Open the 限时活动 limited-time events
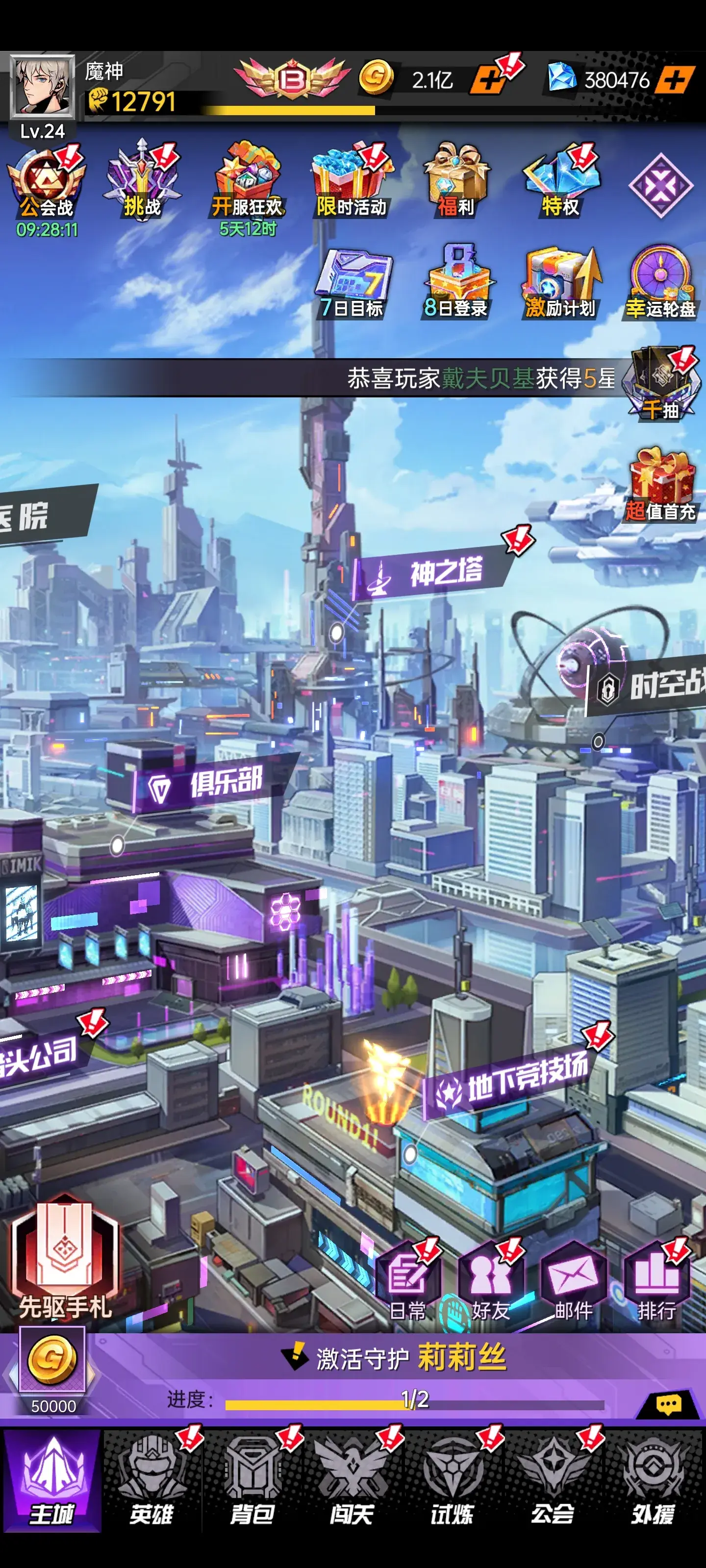 pos(351,183)
